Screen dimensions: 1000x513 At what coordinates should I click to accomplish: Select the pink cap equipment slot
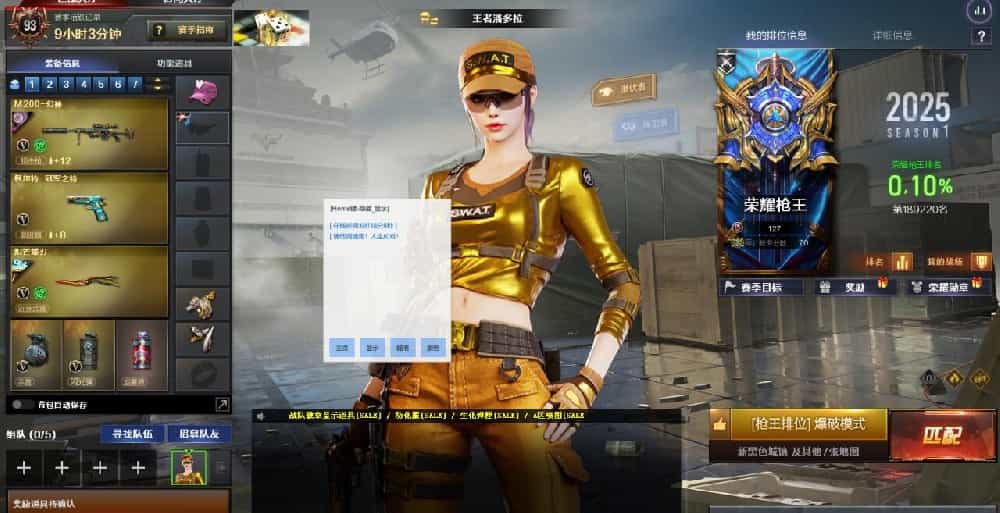[x=203, y=93]
